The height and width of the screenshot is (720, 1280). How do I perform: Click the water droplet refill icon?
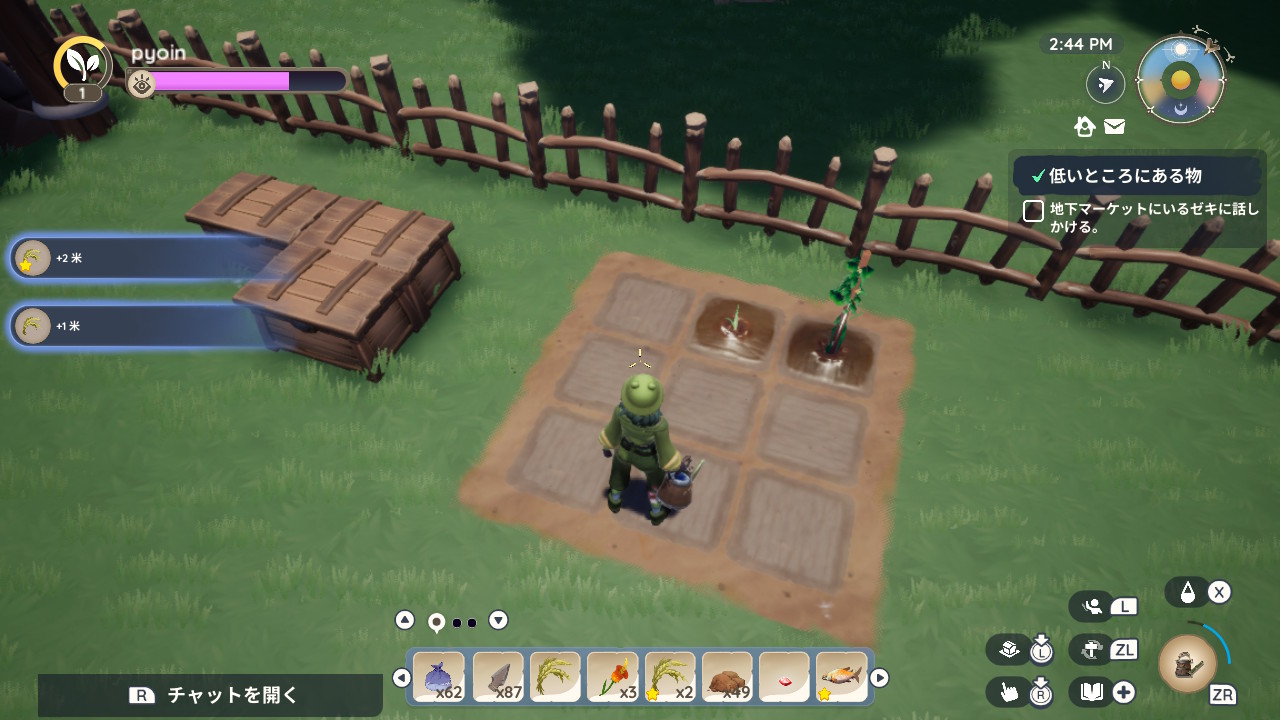[x=1187, y=592]
